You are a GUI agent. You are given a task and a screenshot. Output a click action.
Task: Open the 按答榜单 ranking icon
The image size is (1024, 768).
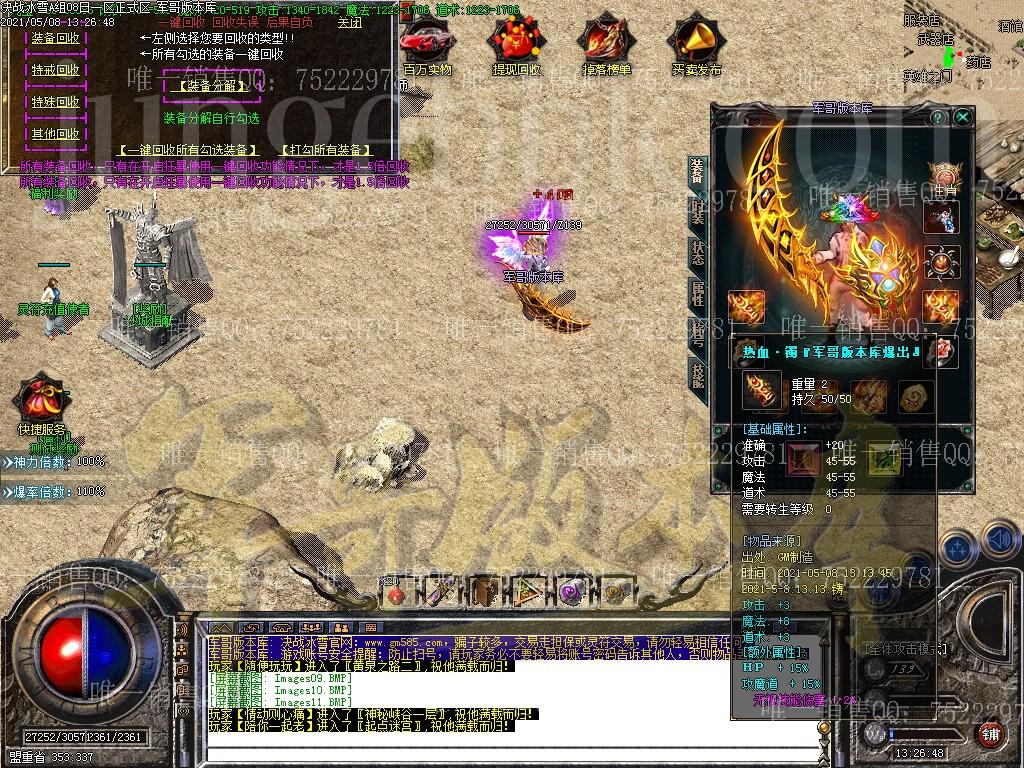(x=606, y=44)
